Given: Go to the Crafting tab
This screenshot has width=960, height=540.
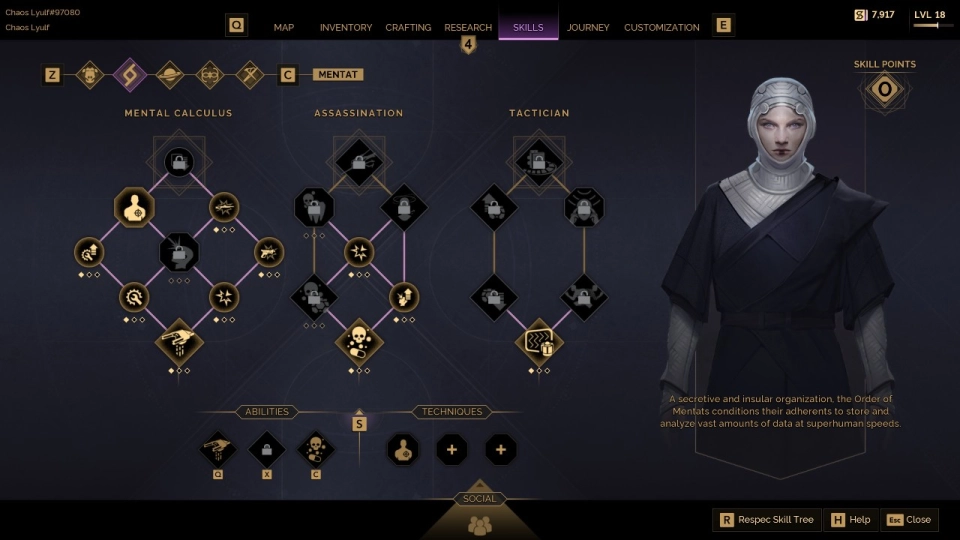Looking at the screenshot, I should pyautogui.click(x=408, y=27).
